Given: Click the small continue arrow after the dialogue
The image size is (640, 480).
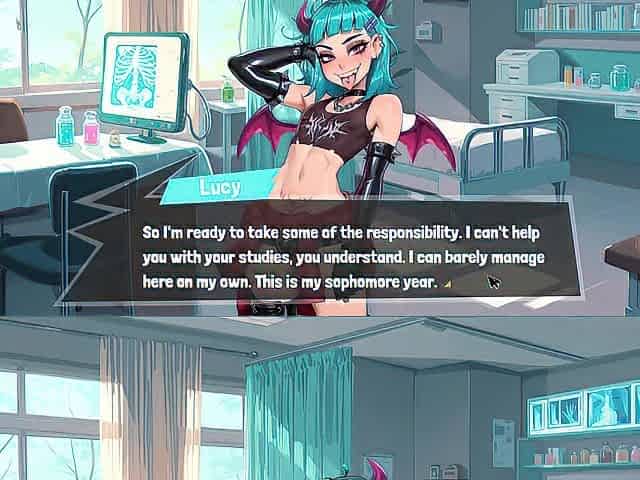Looking at the screenshot, I should (x=447, y=284).
